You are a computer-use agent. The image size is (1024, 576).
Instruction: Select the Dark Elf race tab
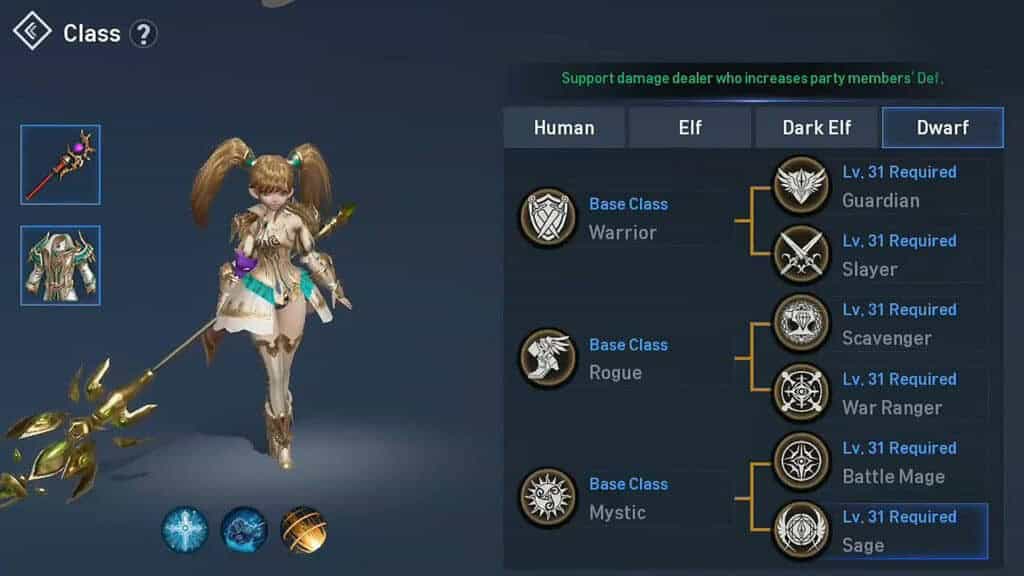tap(817, 127)
